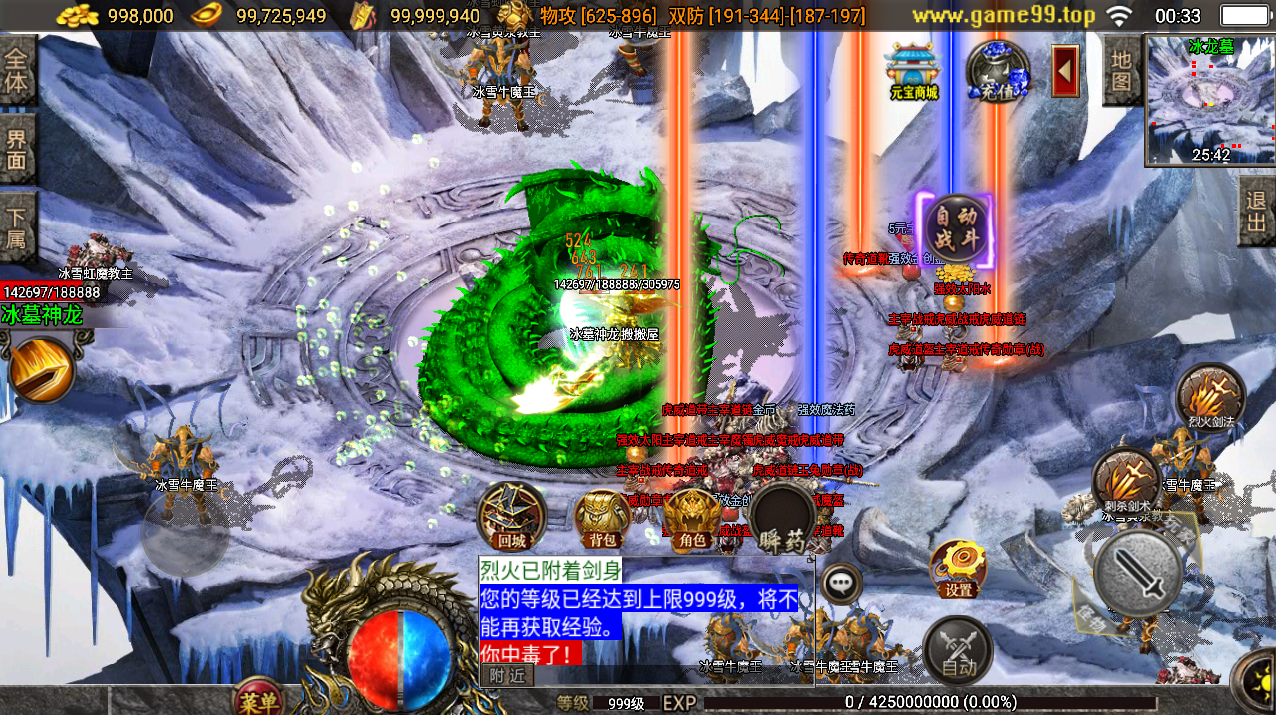
Task: Select the 界面 side tab
Action: (x=17, y=149)
